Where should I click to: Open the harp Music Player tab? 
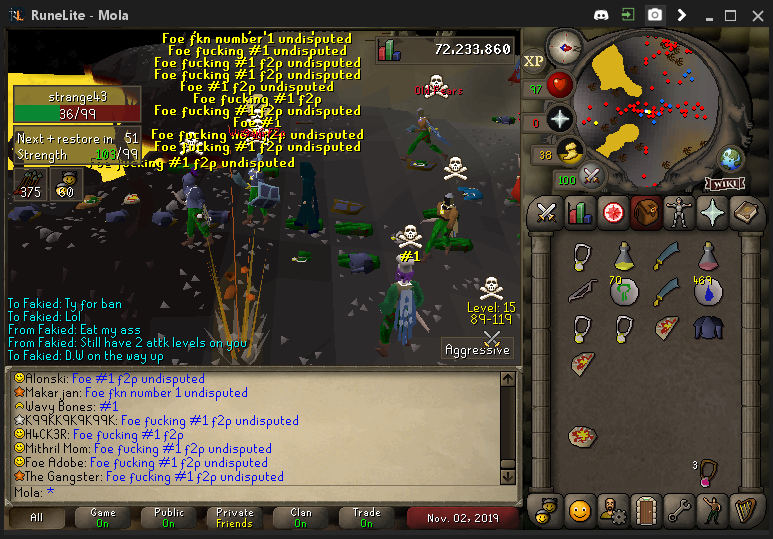[x=745, y=511]
